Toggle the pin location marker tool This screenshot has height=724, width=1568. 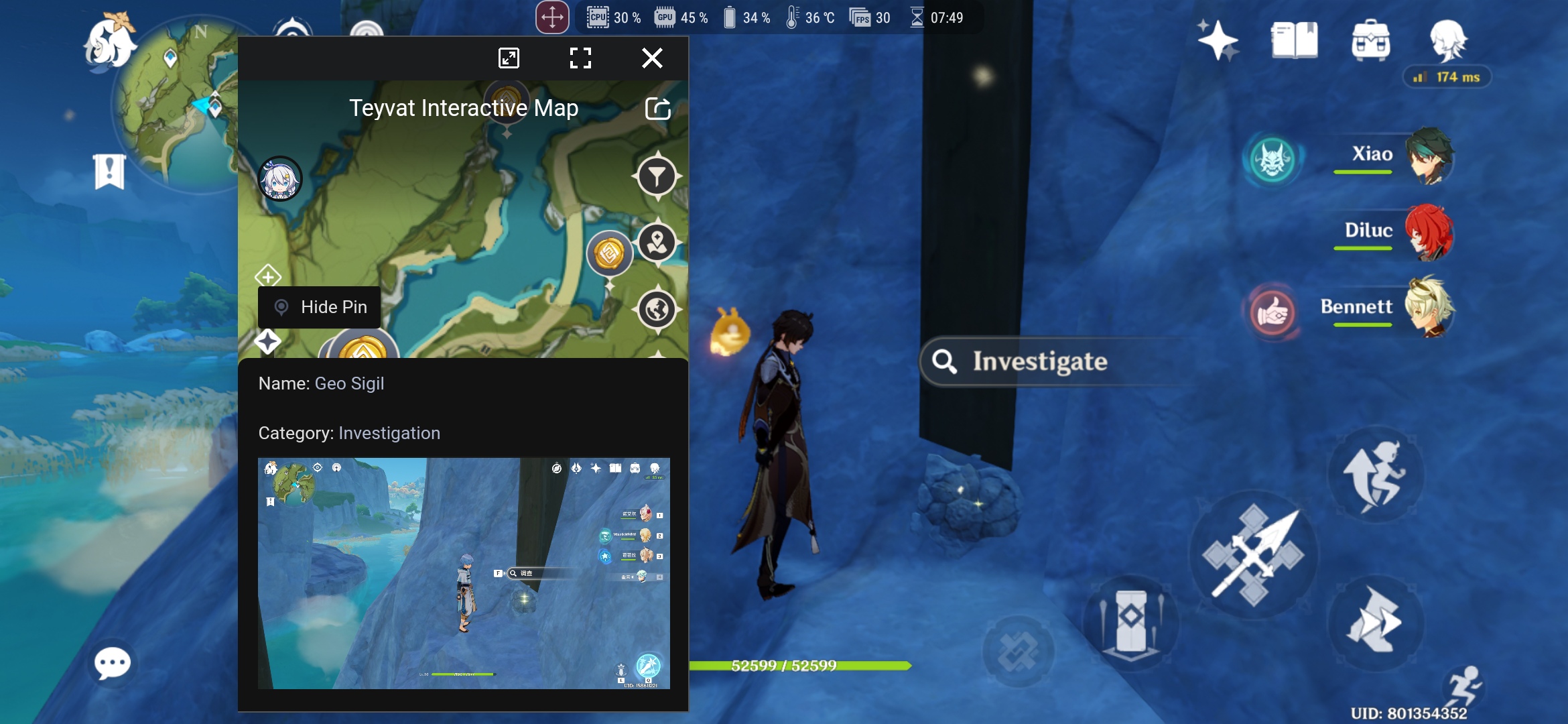click(657, 243)
